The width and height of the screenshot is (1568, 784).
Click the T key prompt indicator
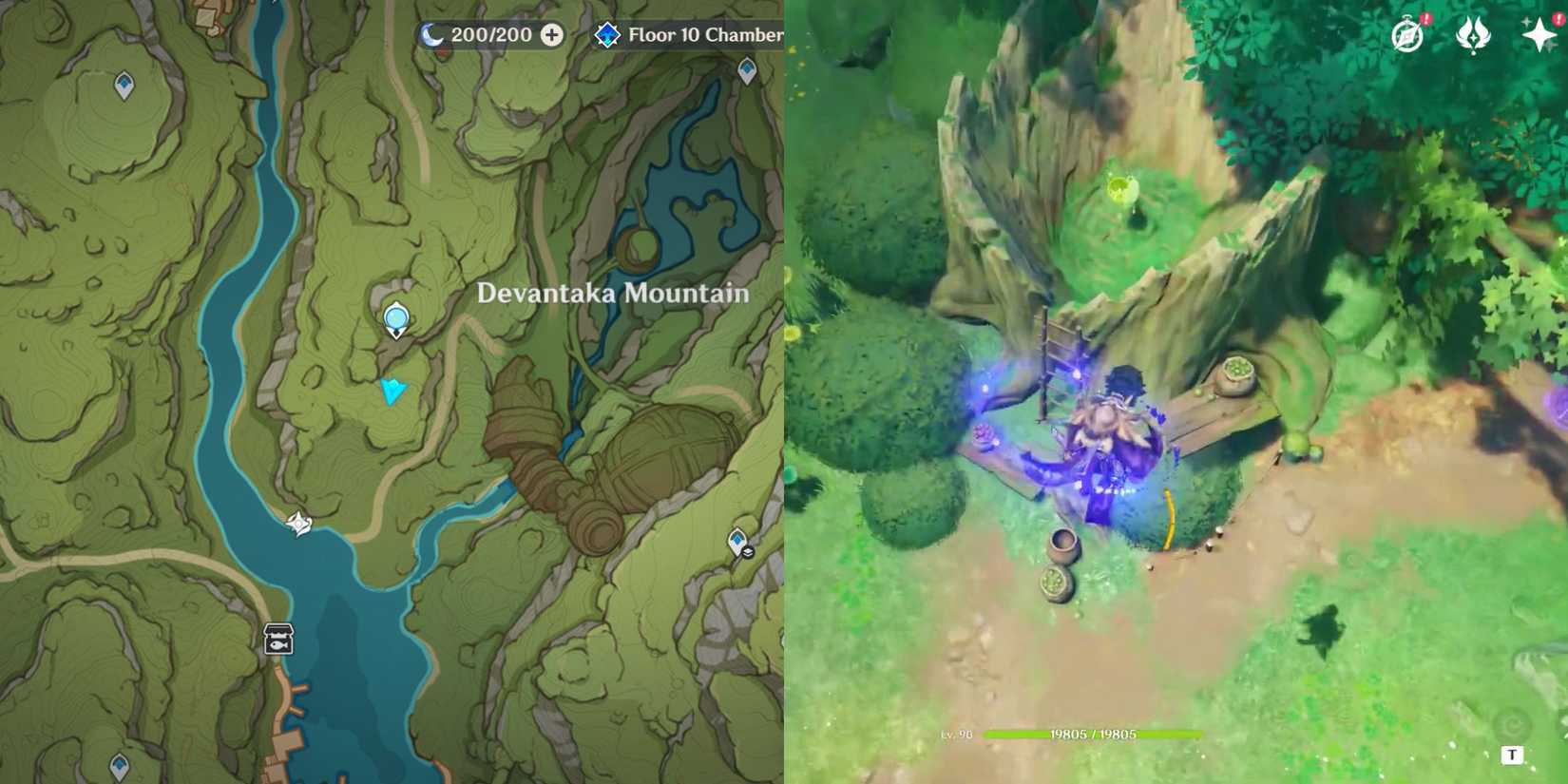click(x=1512, y=755)
